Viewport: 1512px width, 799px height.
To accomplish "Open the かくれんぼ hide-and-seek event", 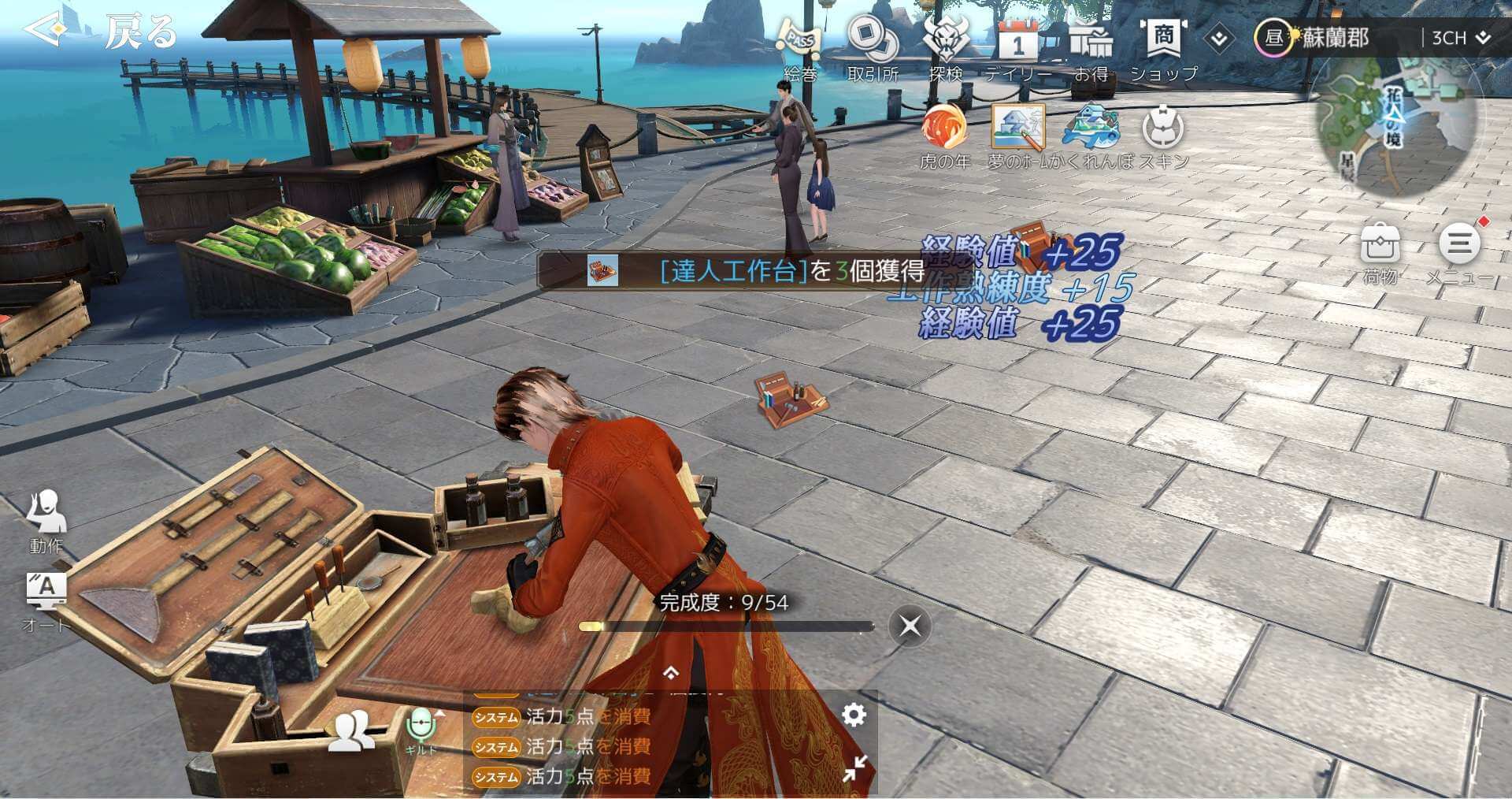I will [1091, 132].
